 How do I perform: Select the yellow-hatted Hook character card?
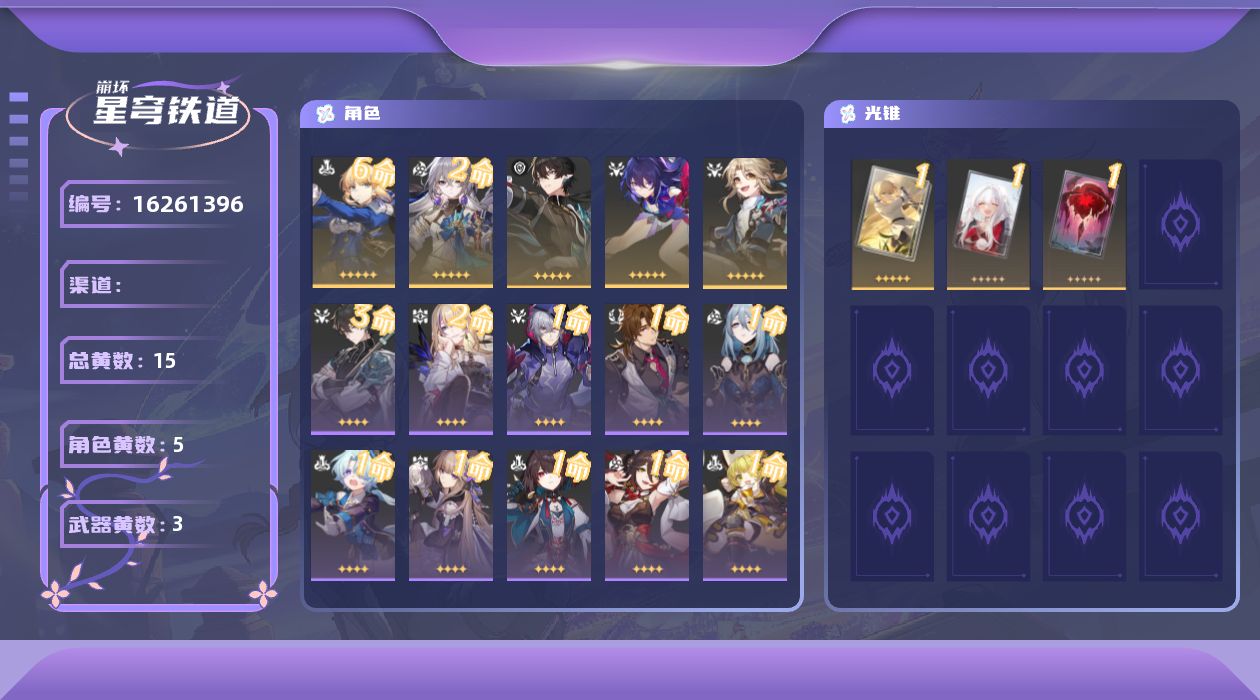745,515
